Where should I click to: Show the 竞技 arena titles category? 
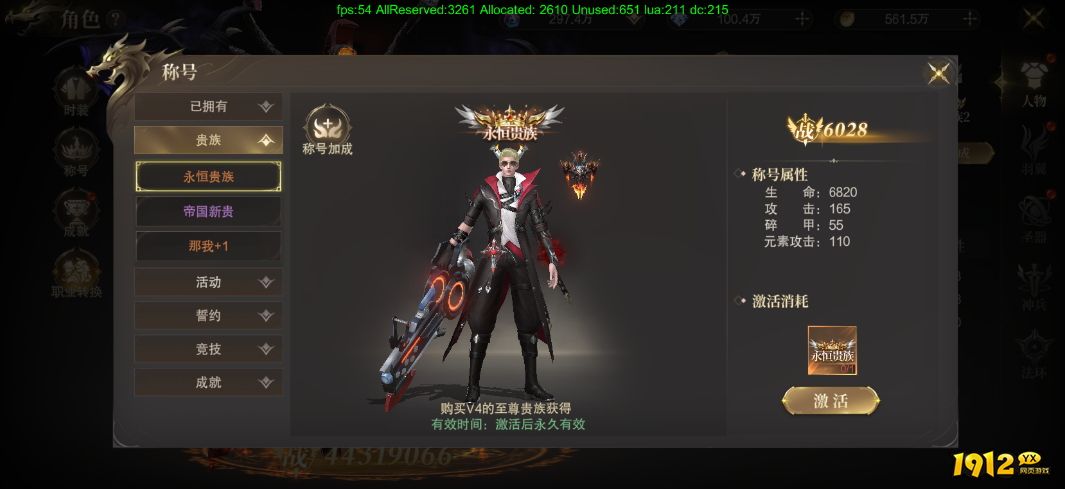[208, 349]
